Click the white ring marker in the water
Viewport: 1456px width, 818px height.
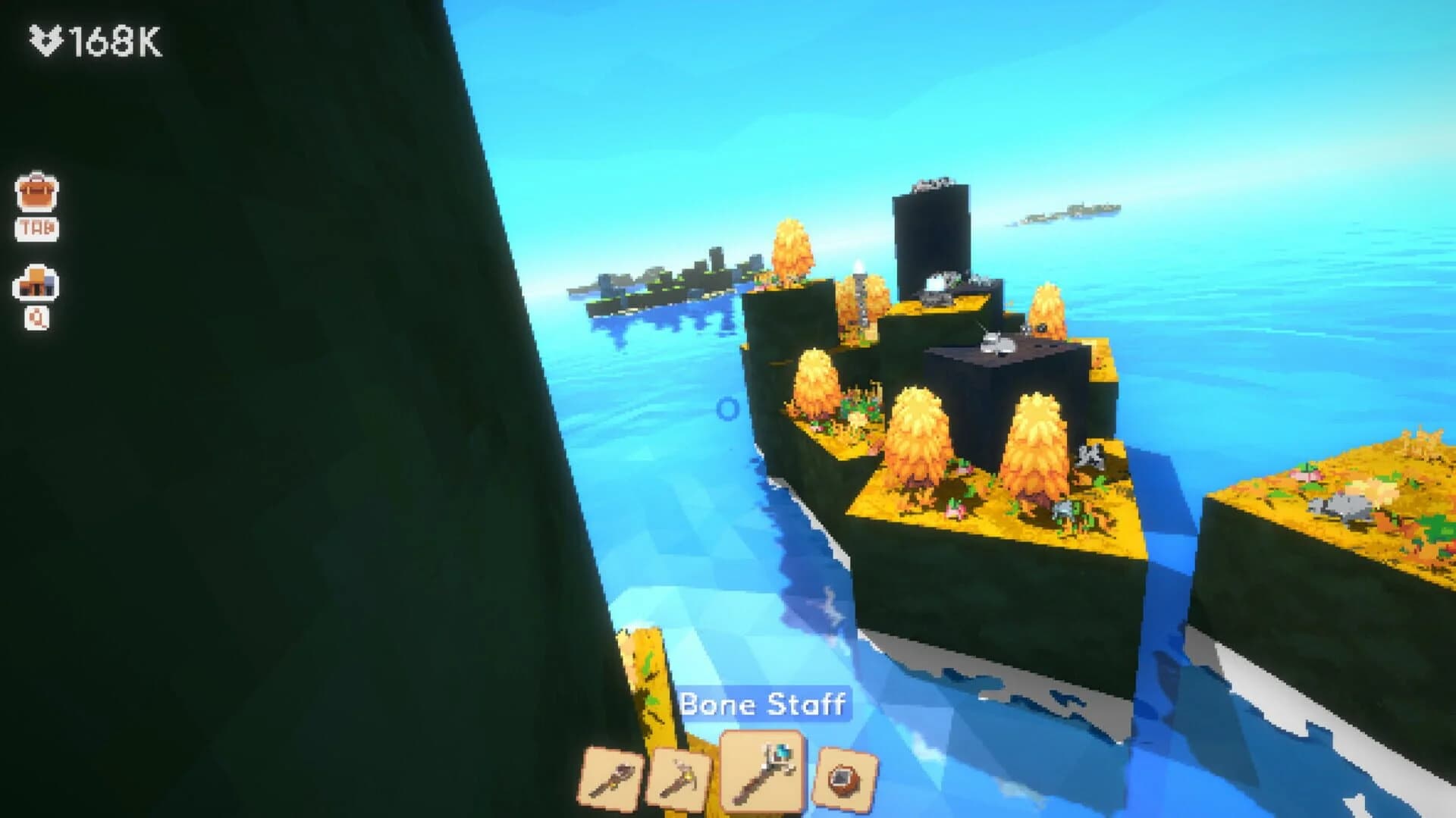coord(726,409)
